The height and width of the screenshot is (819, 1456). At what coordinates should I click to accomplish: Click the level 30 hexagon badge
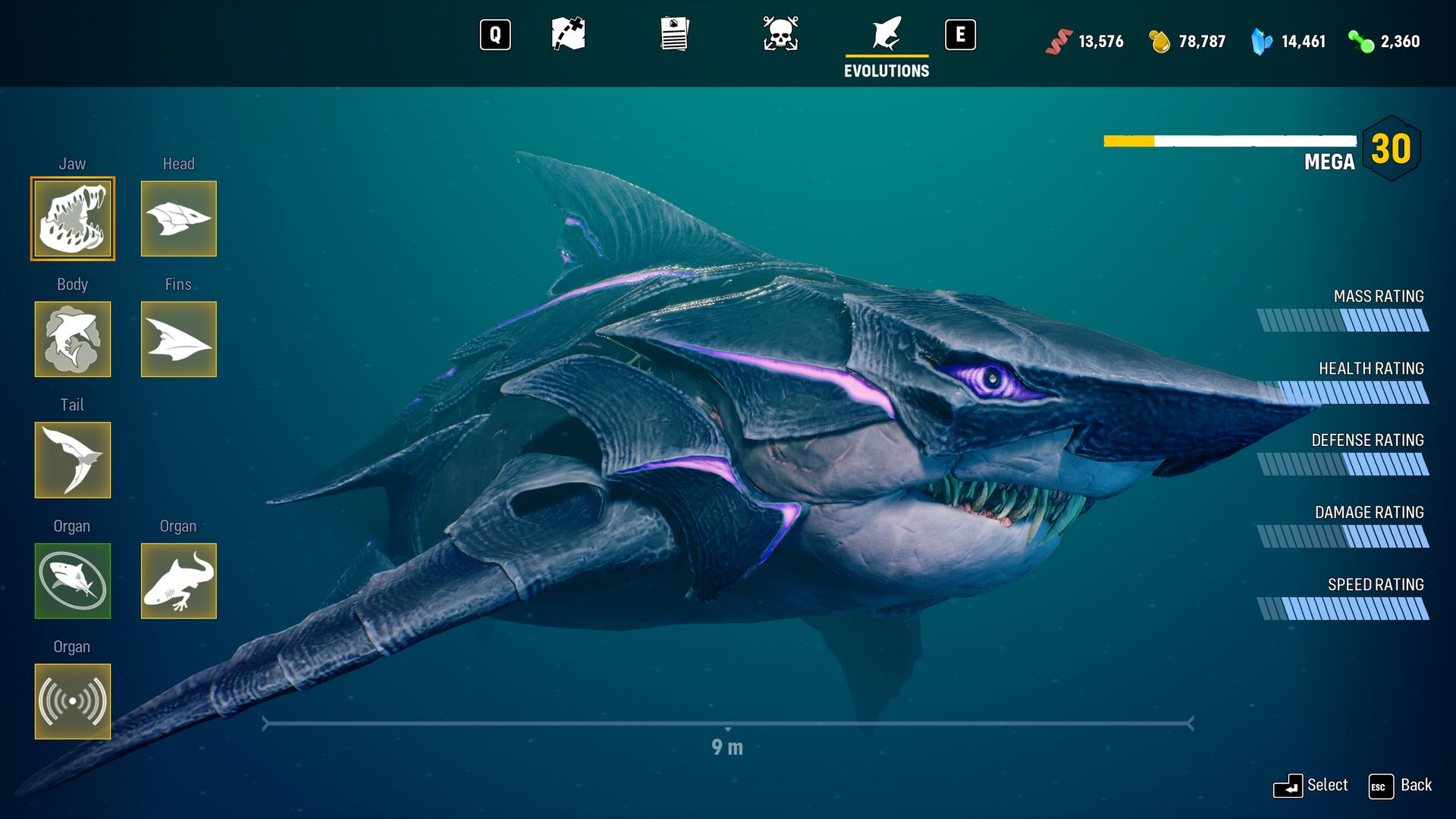[x=1392, y=149]
